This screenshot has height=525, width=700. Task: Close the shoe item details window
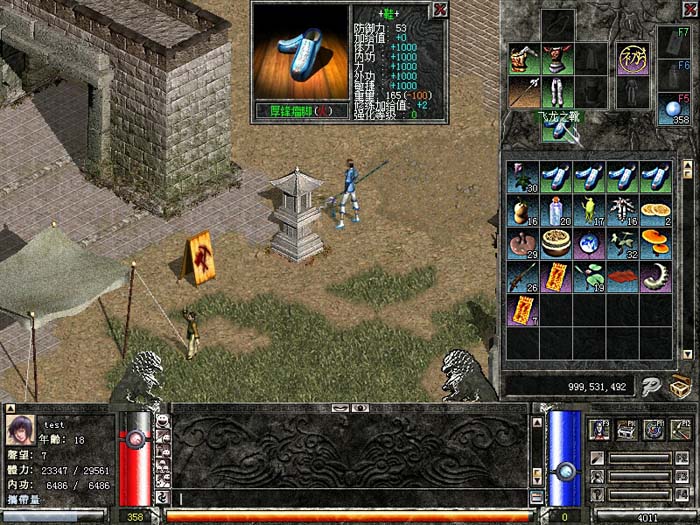tap(439, 10)
